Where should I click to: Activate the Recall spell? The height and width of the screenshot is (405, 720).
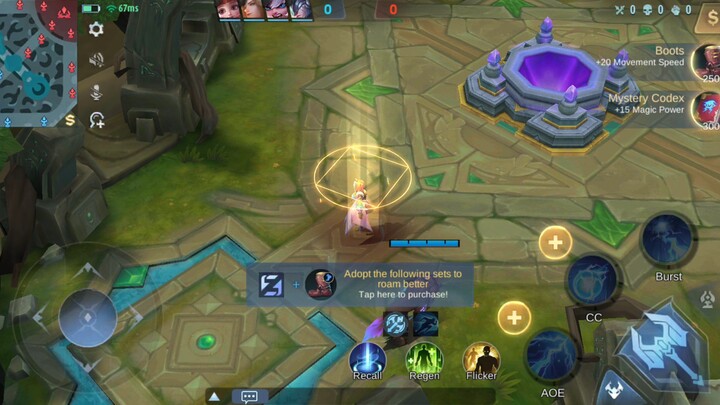pos(367,359)
